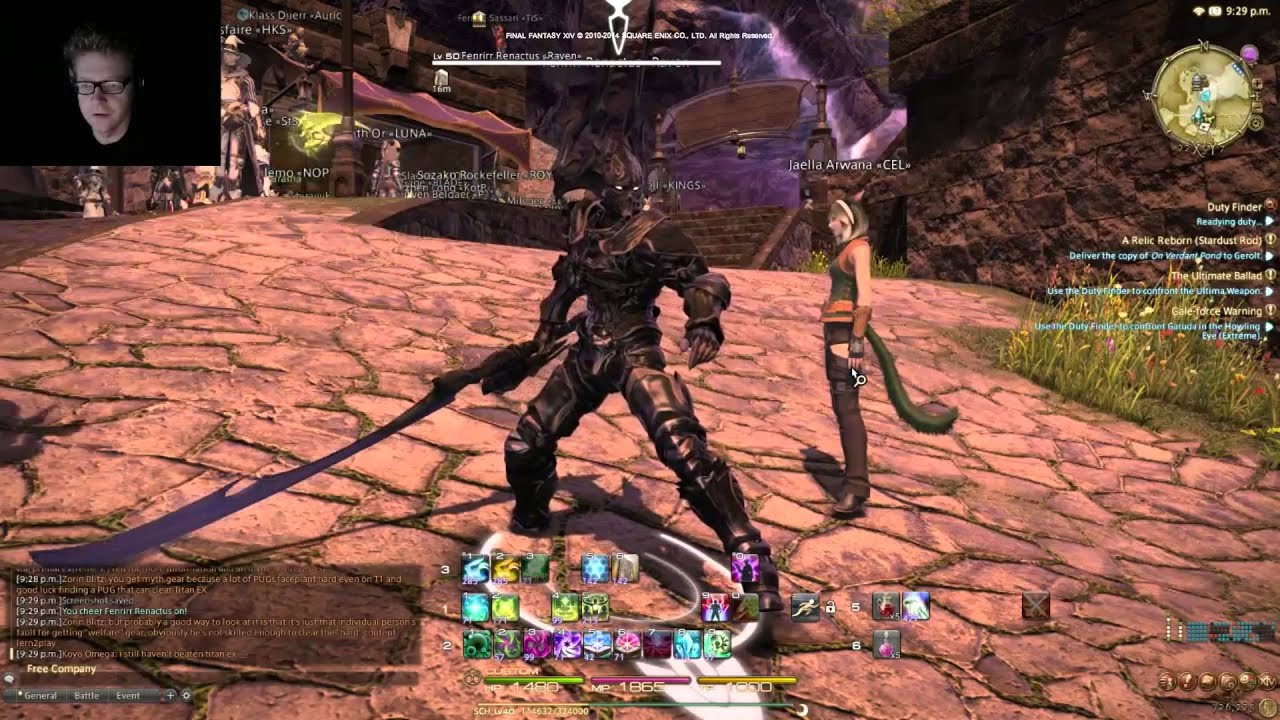Add a new chat tab with plus button
This screenshot has height=720, width=1280.
coord(170,695)
